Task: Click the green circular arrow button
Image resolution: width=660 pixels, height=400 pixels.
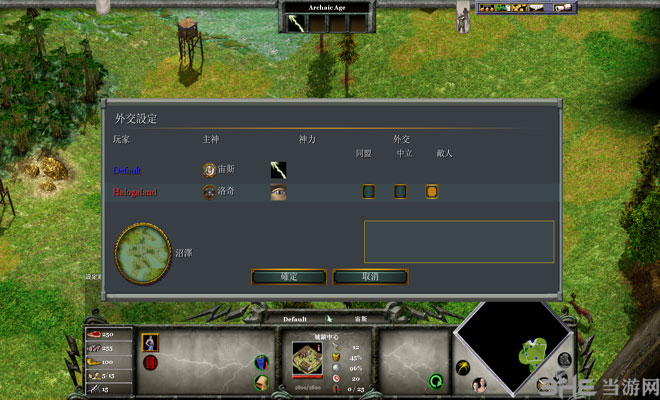Action: pyautogui.click(x=436, y=381)
